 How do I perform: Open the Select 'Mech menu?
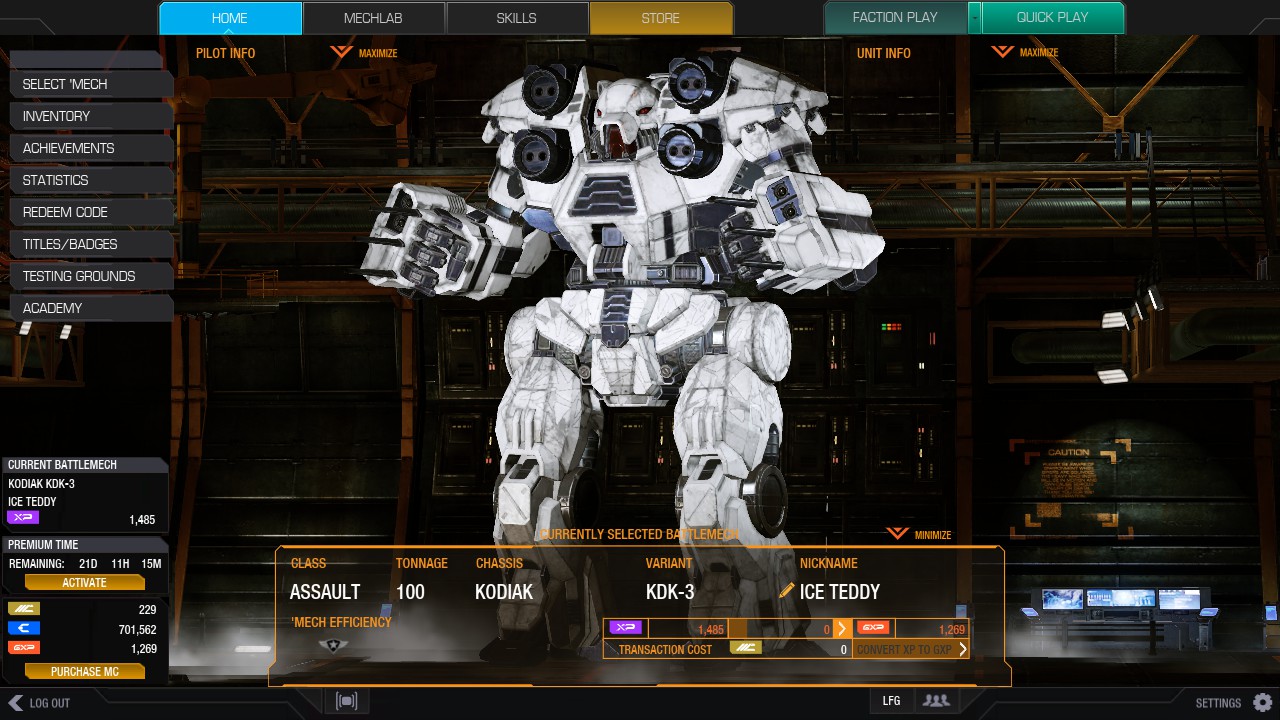[x=90, y=84]
